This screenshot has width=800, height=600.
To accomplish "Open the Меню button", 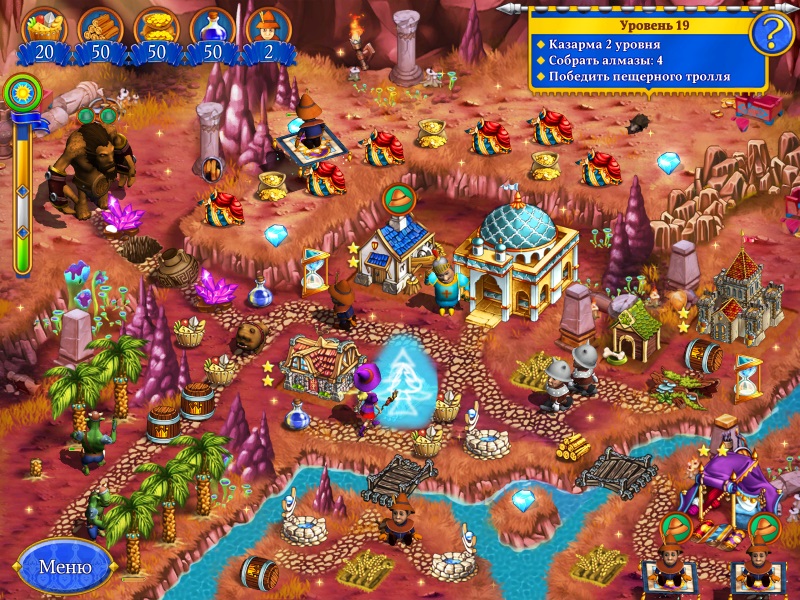I will point(65,568).
